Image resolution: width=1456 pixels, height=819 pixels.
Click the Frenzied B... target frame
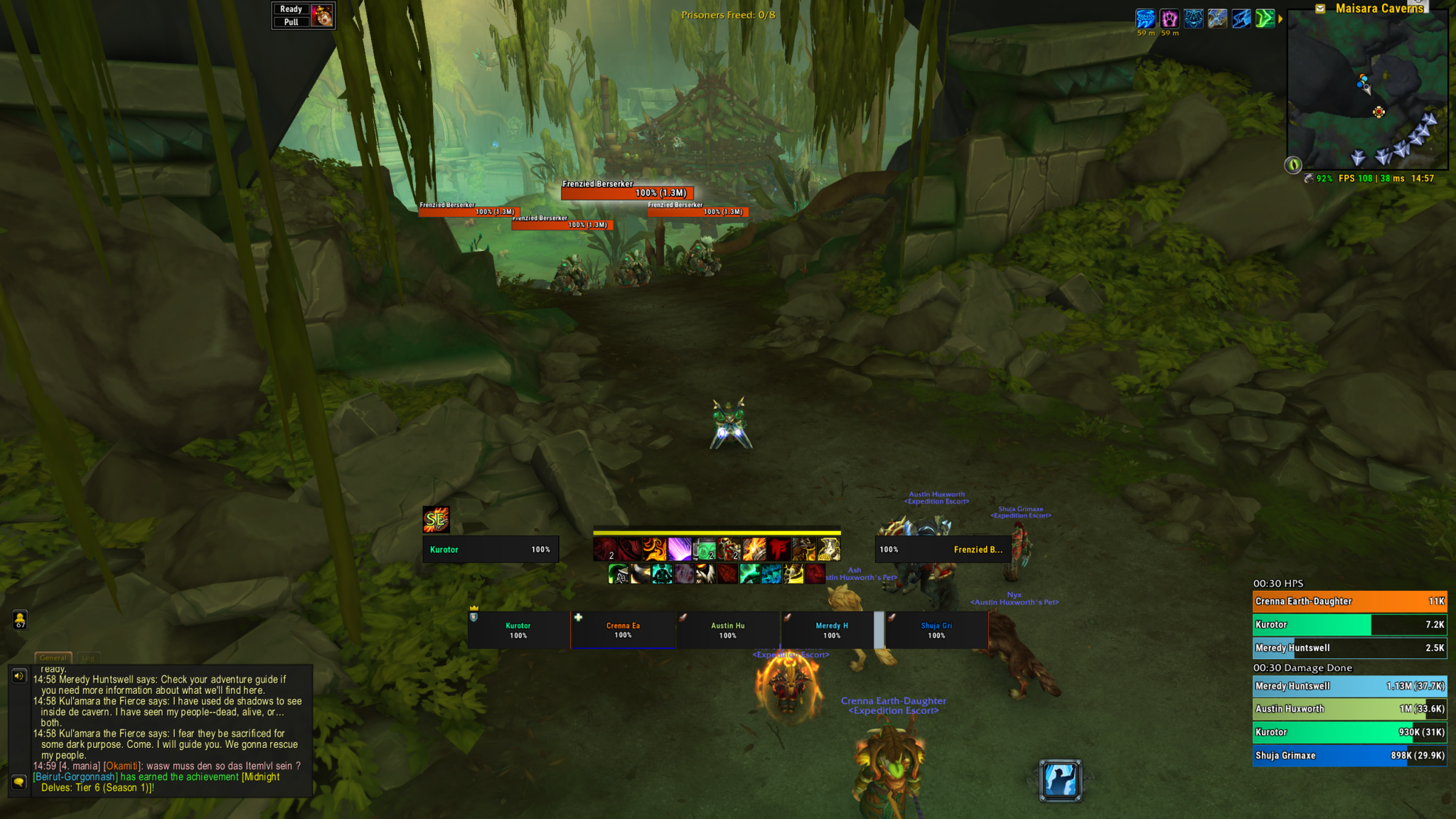pos(943,550)
